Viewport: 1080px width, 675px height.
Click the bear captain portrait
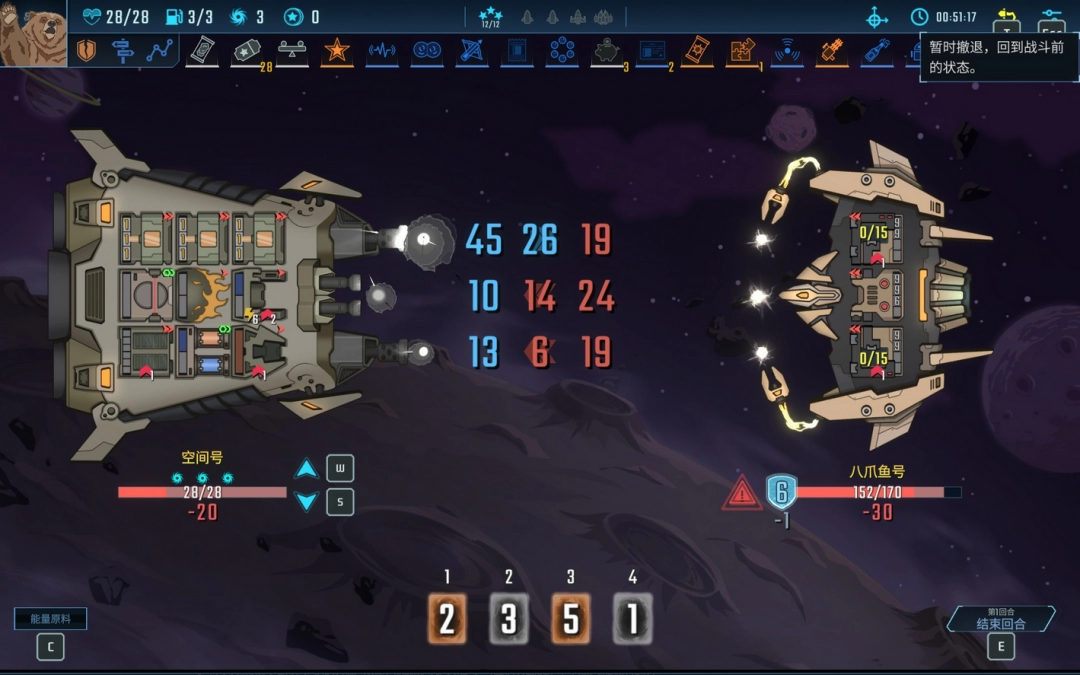[32, 35]
